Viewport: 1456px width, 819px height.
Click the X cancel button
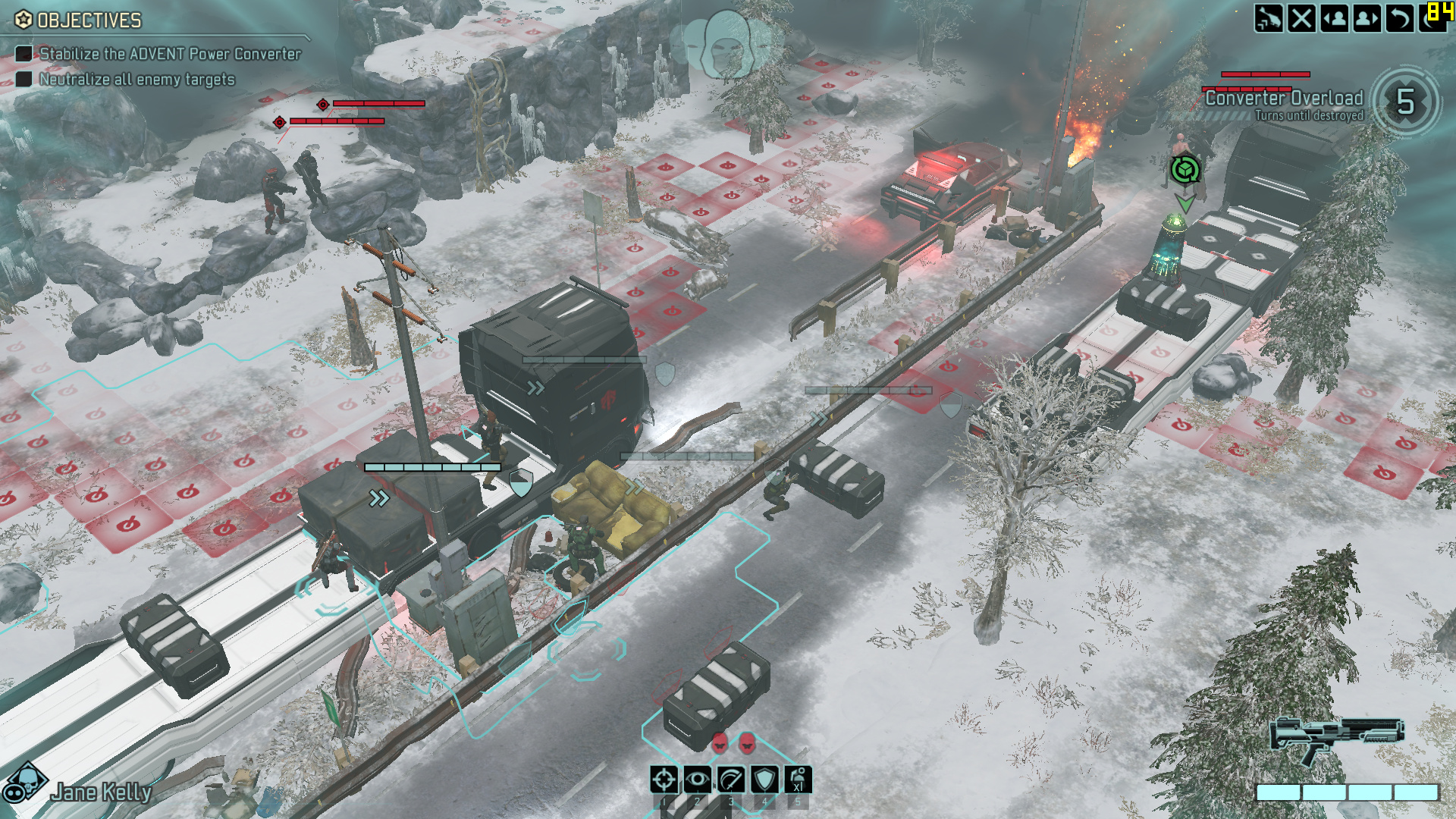[x=1302, y=18]
